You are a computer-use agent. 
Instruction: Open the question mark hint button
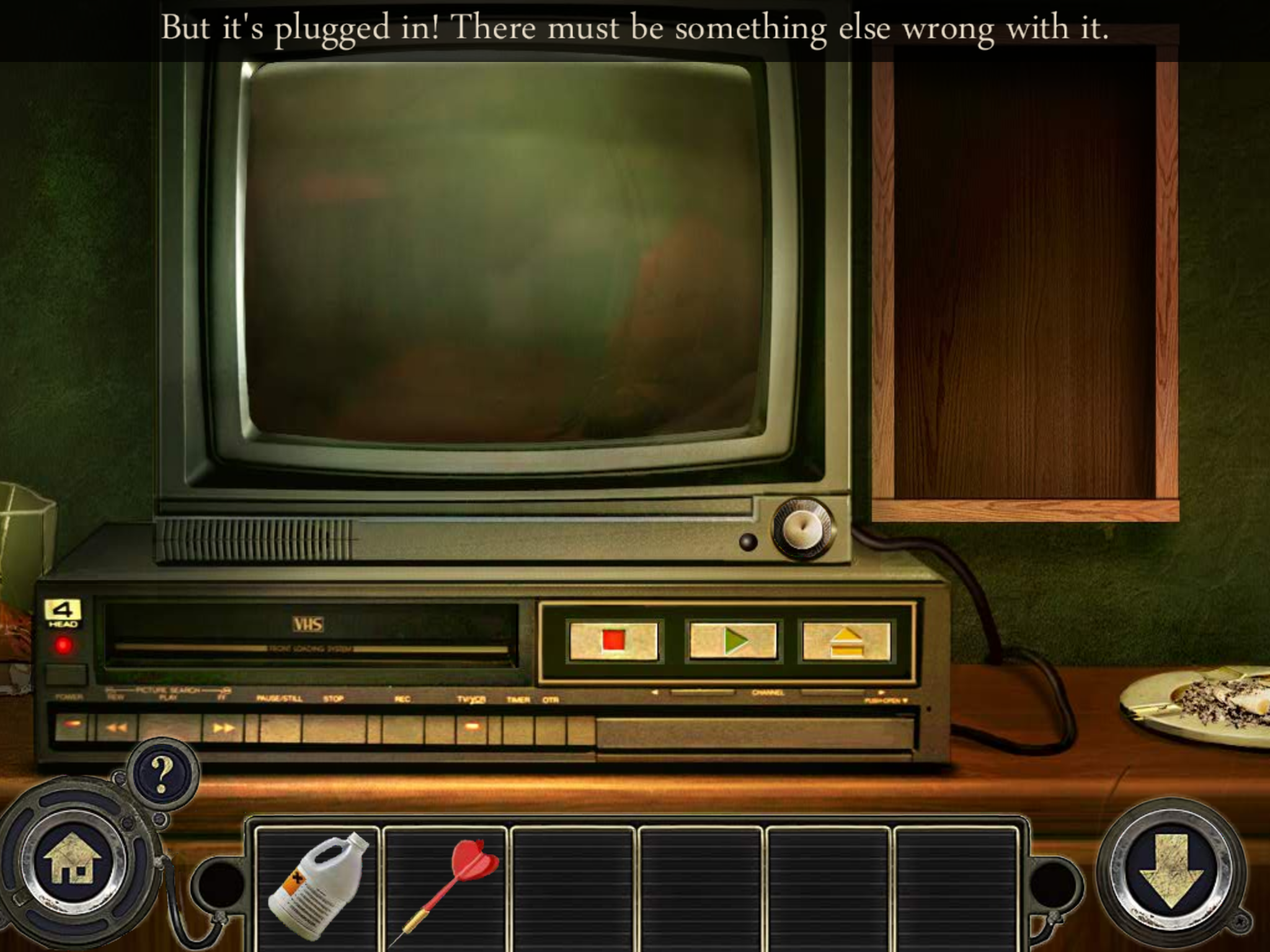(162, 773)
